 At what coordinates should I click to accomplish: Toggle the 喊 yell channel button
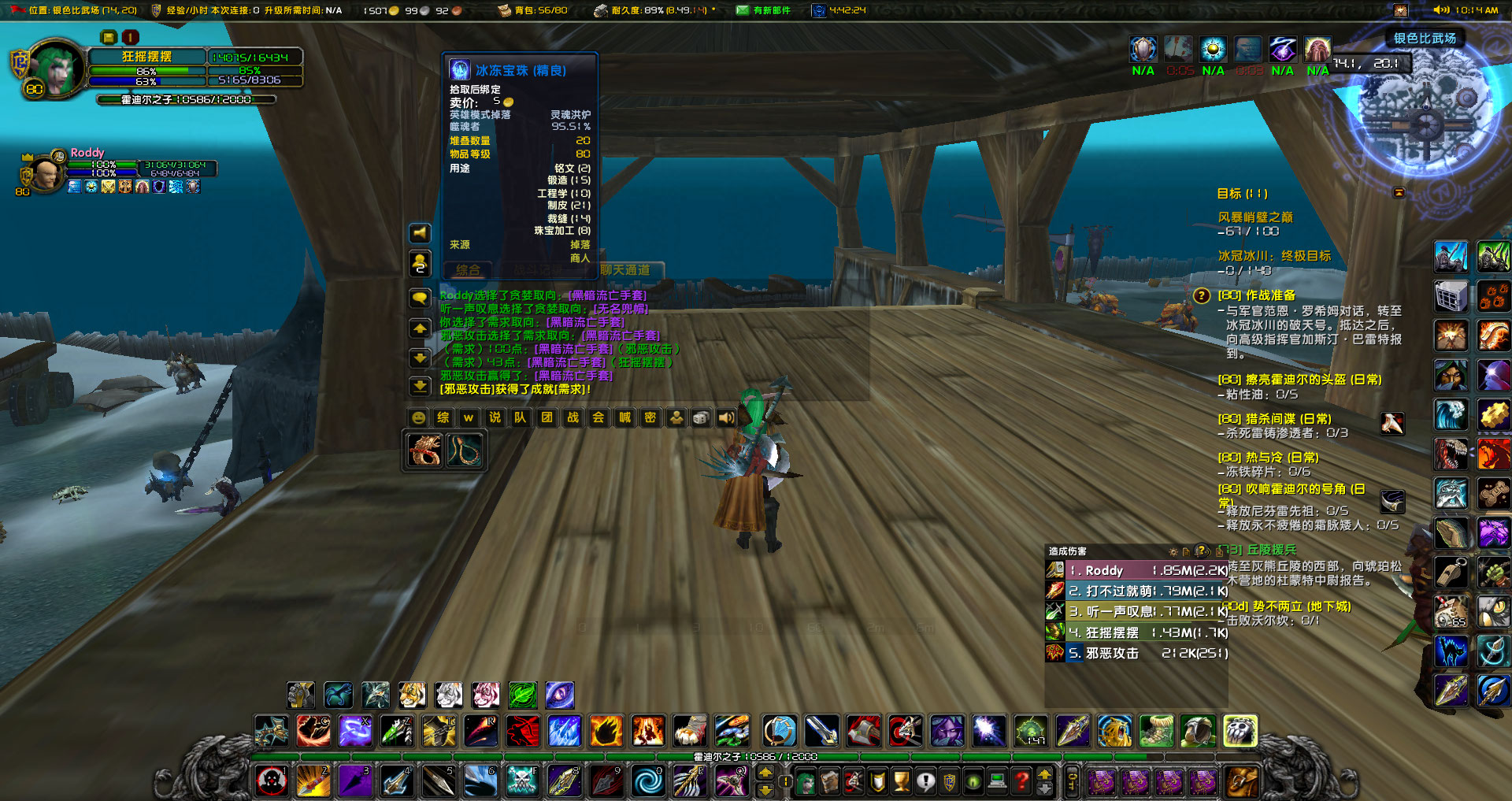[x=623, y=417]
